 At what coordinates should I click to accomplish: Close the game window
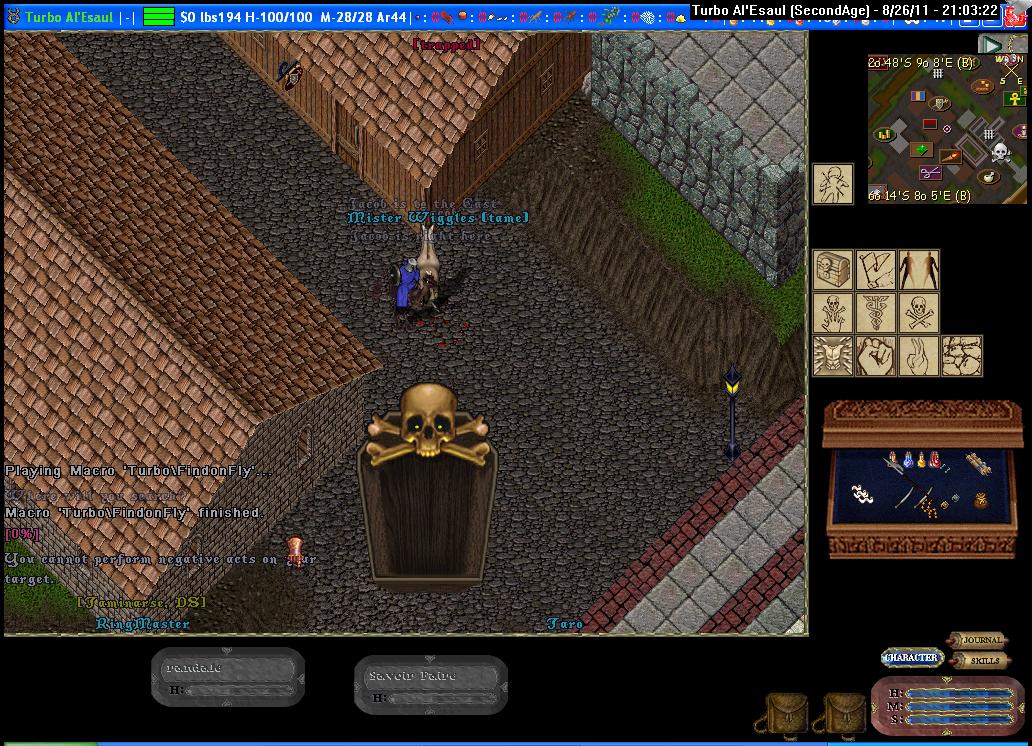[x=1017, y=11]
